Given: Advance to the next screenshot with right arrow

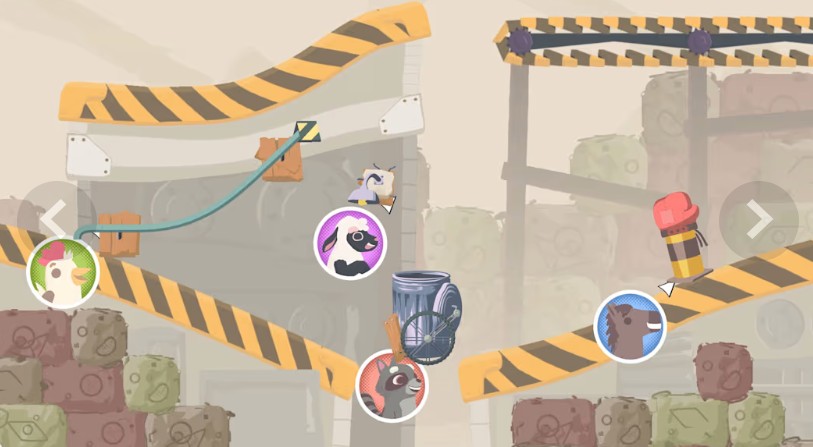Looking at the screenshot, I should pyautogui.click(x=758, y=220).
